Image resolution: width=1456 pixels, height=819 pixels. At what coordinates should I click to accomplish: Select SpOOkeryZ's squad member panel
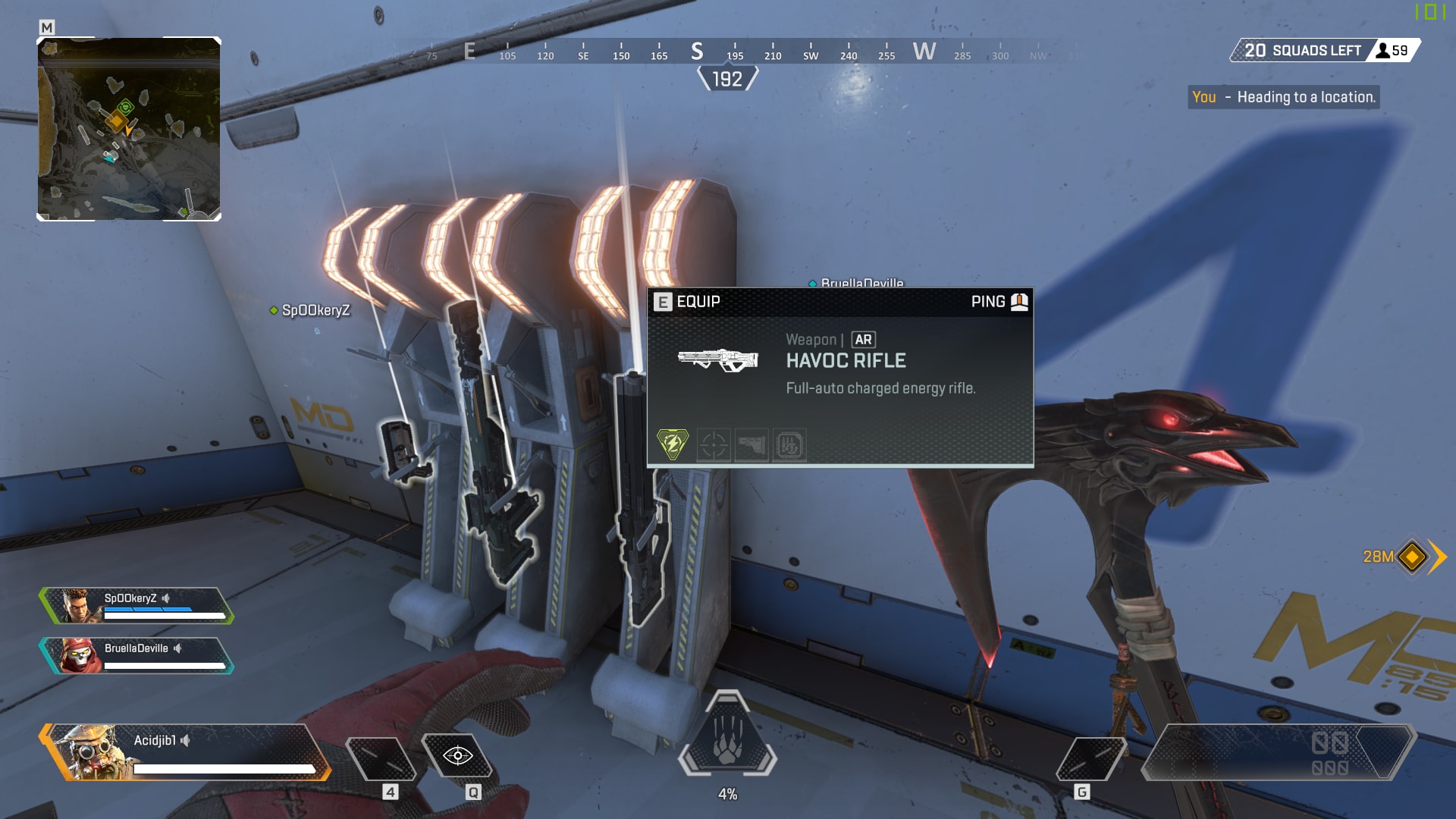136,606
